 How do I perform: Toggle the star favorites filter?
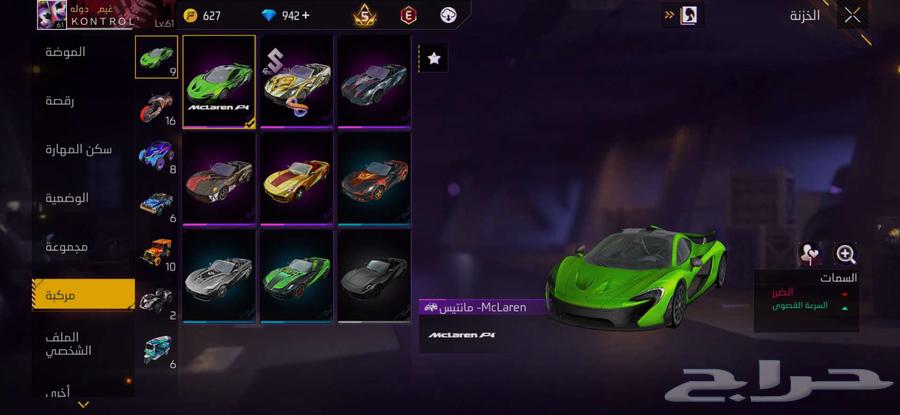(x=434, y=59)
